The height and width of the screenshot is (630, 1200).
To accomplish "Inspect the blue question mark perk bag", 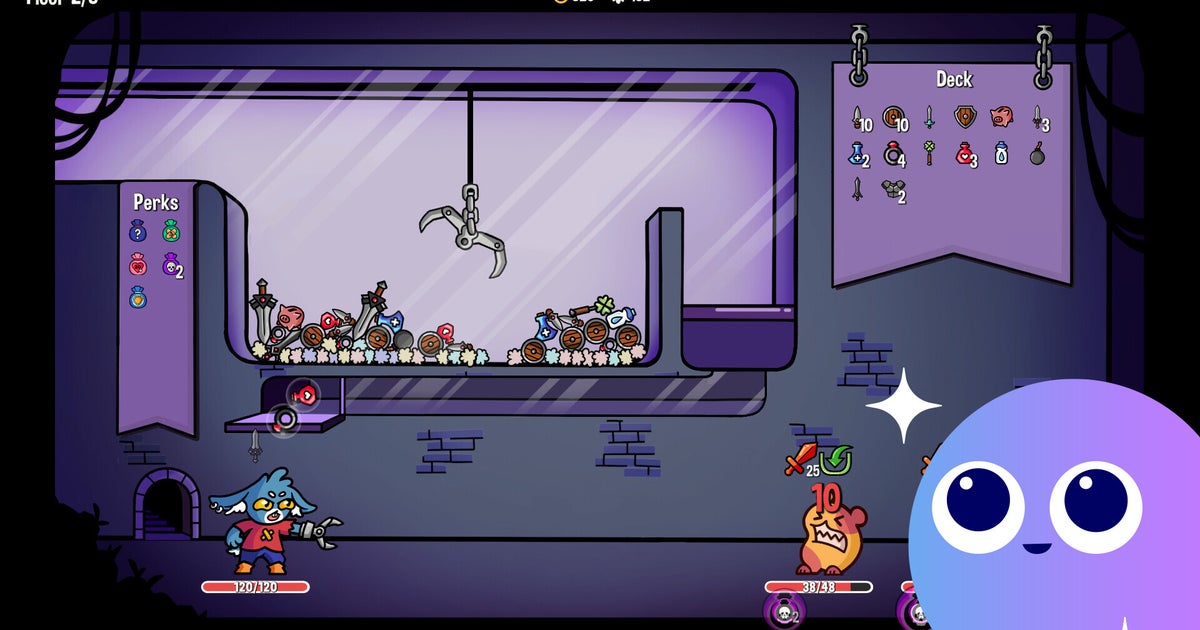I will pyautogui.click(x=139, y=232).
